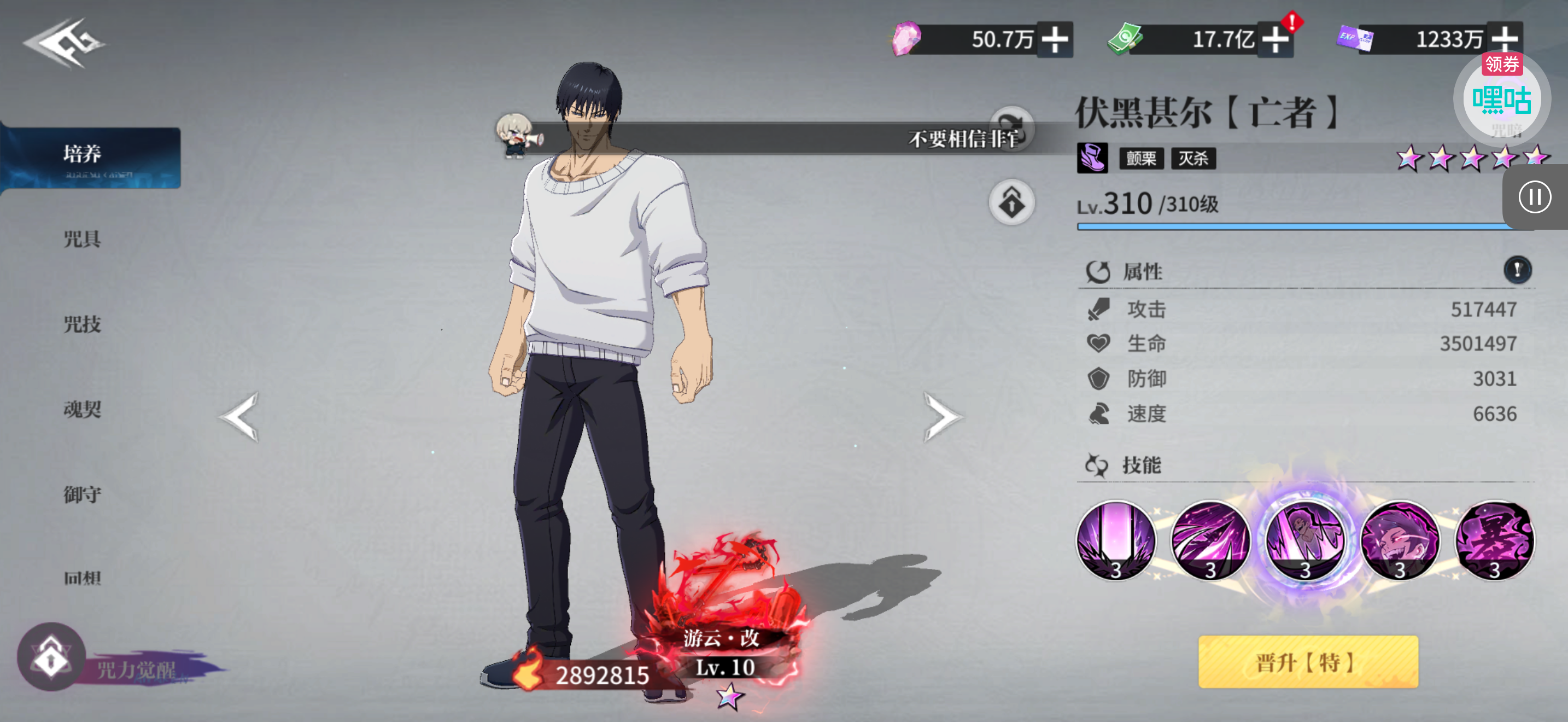This screenshot has height=722, width=1568.
Task: Open the 魂契 tab
Action: coord(82,409)
